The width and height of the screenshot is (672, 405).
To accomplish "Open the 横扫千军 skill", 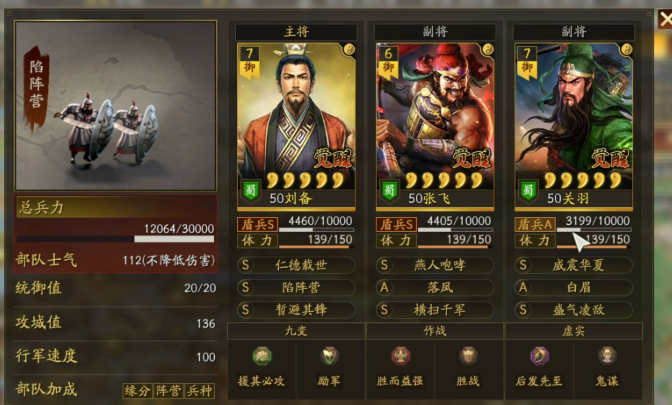I will click(x=433, y=308).
